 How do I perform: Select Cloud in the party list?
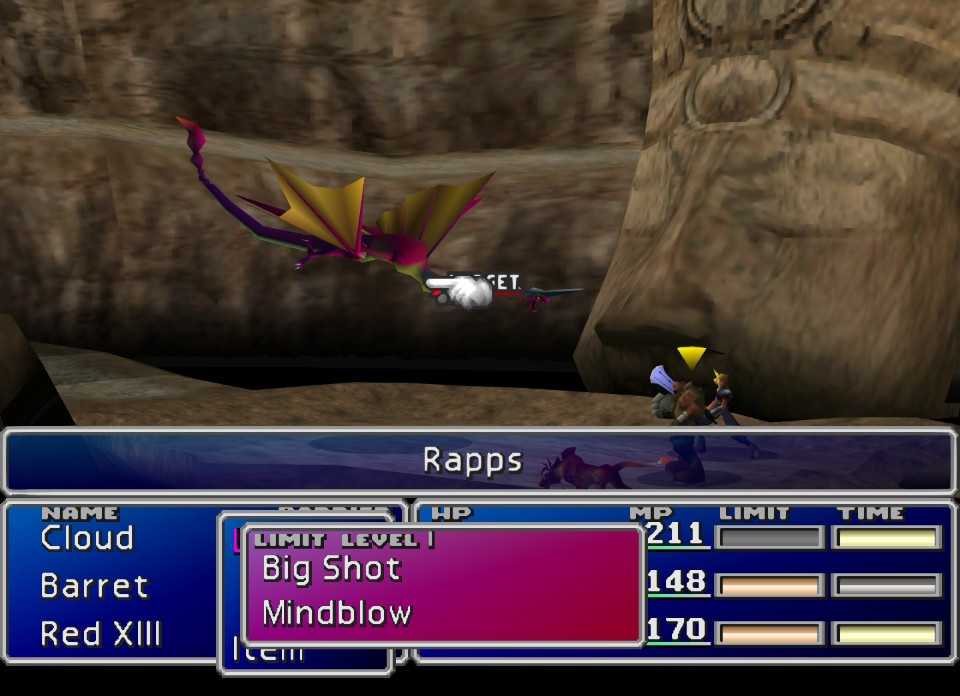tap(87, 538)
